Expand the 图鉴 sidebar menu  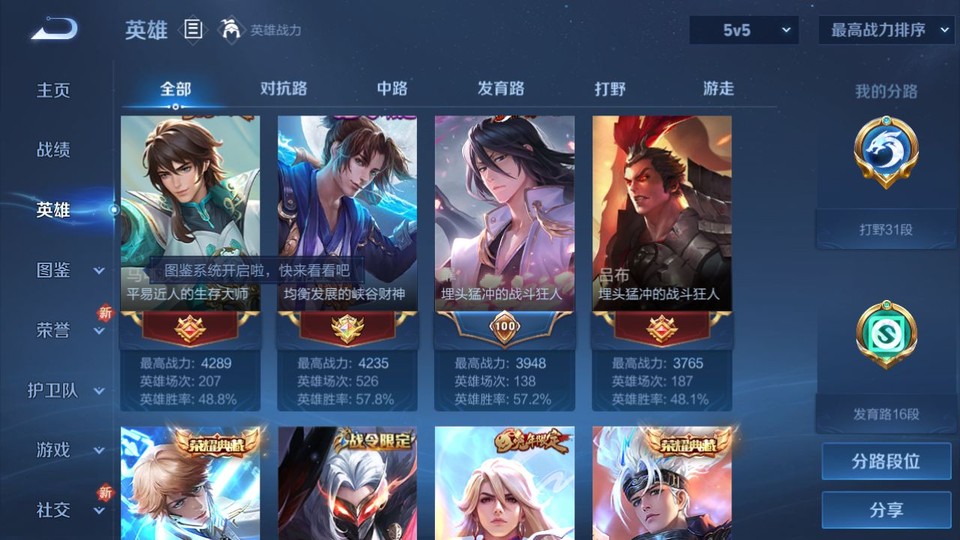(70, 270)
